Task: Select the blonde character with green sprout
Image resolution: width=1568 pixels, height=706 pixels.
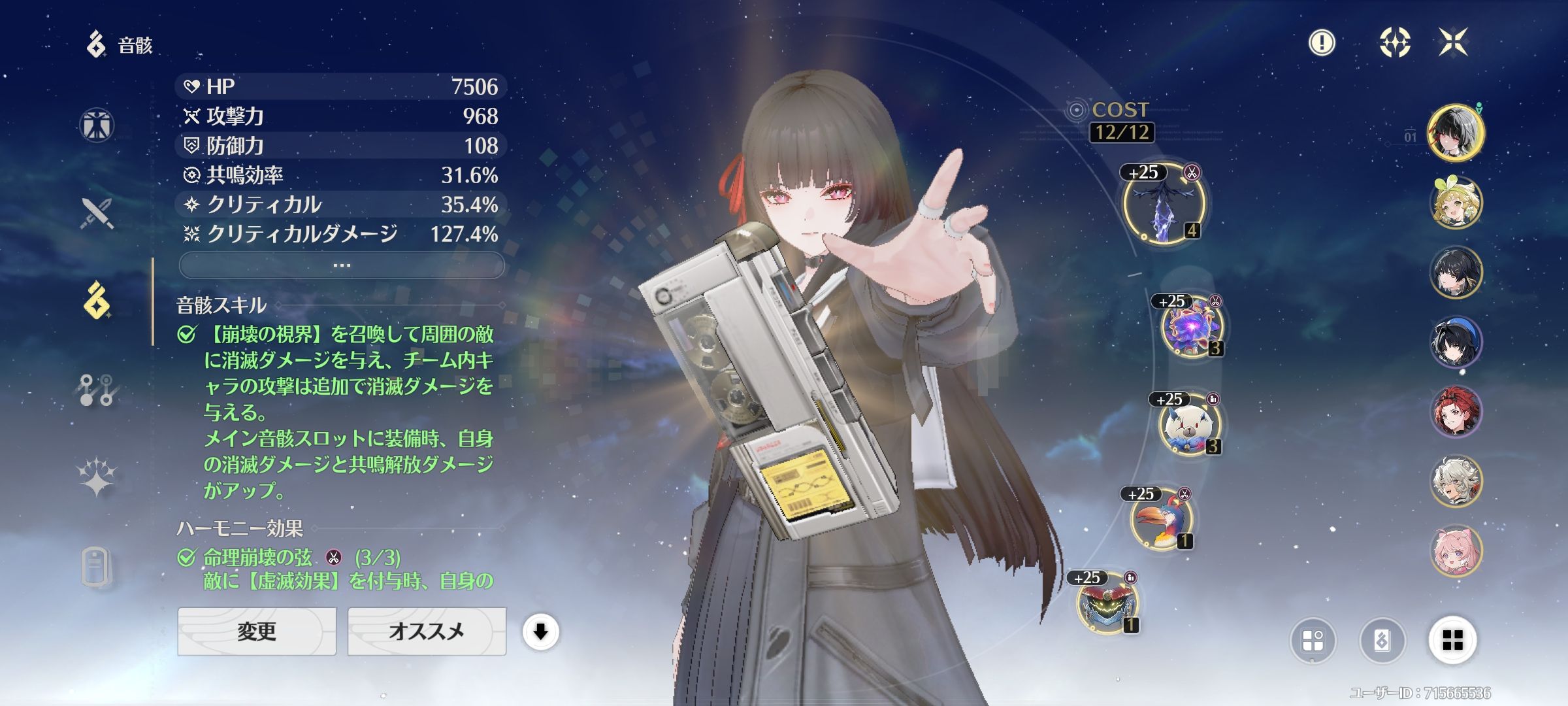Action: [x=1455, y=203]
